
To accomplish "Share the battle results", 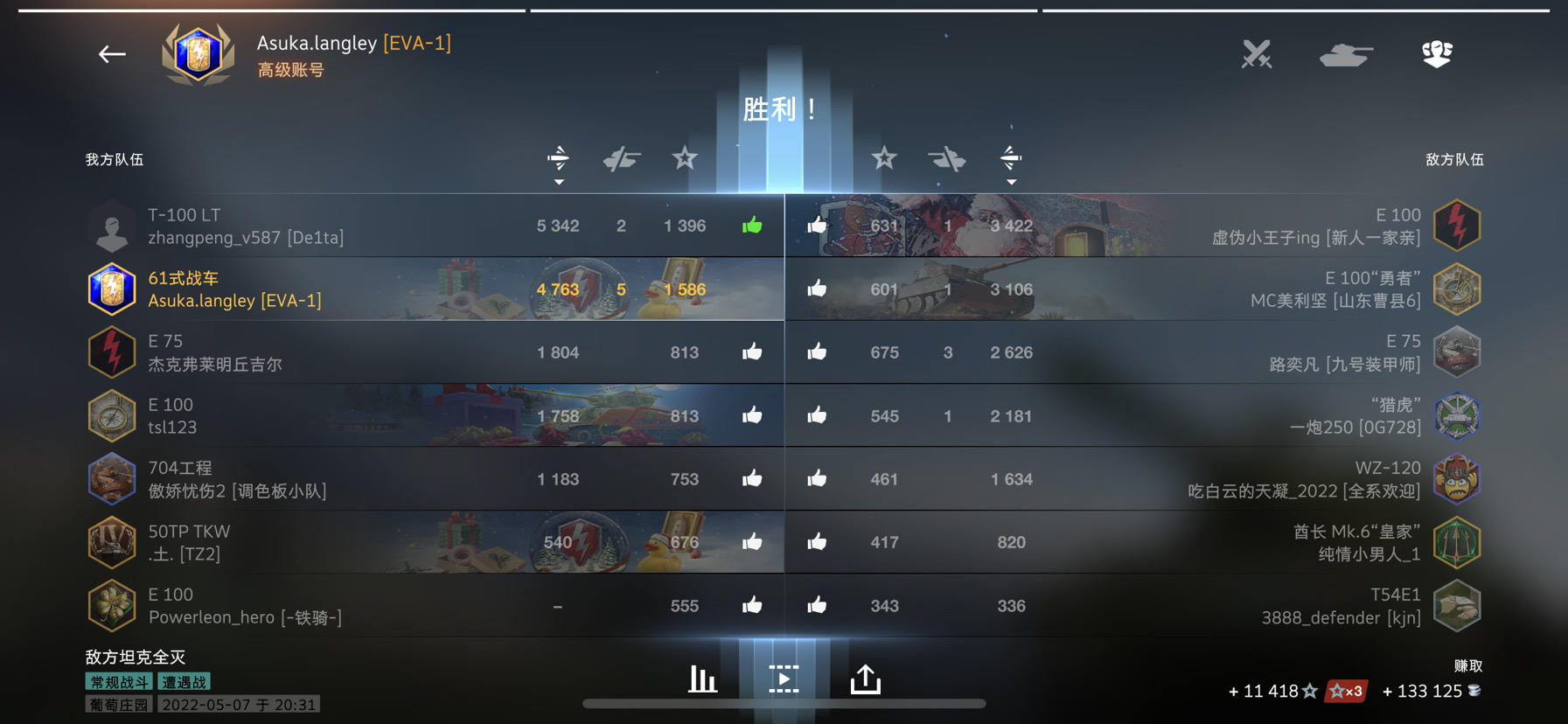I will click(x=866, y=678).
